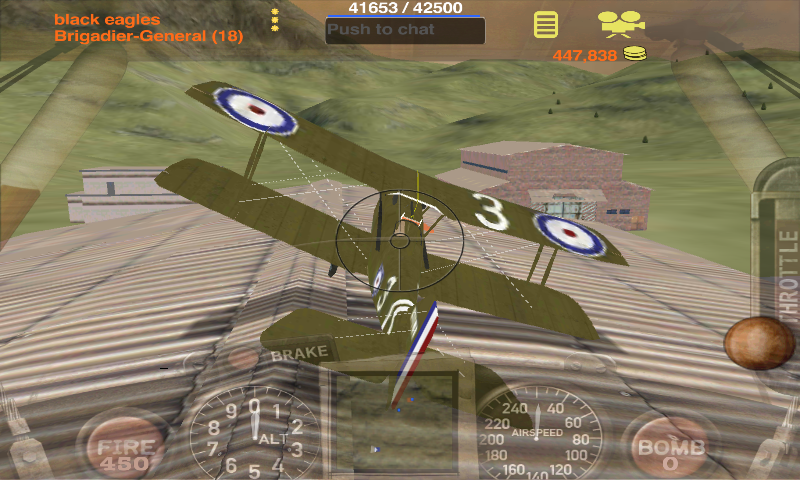Viewport: 800px width, 480px height.
Task: Open the Push to chat box
Action: pyautogui.click(x=405, y=30)
